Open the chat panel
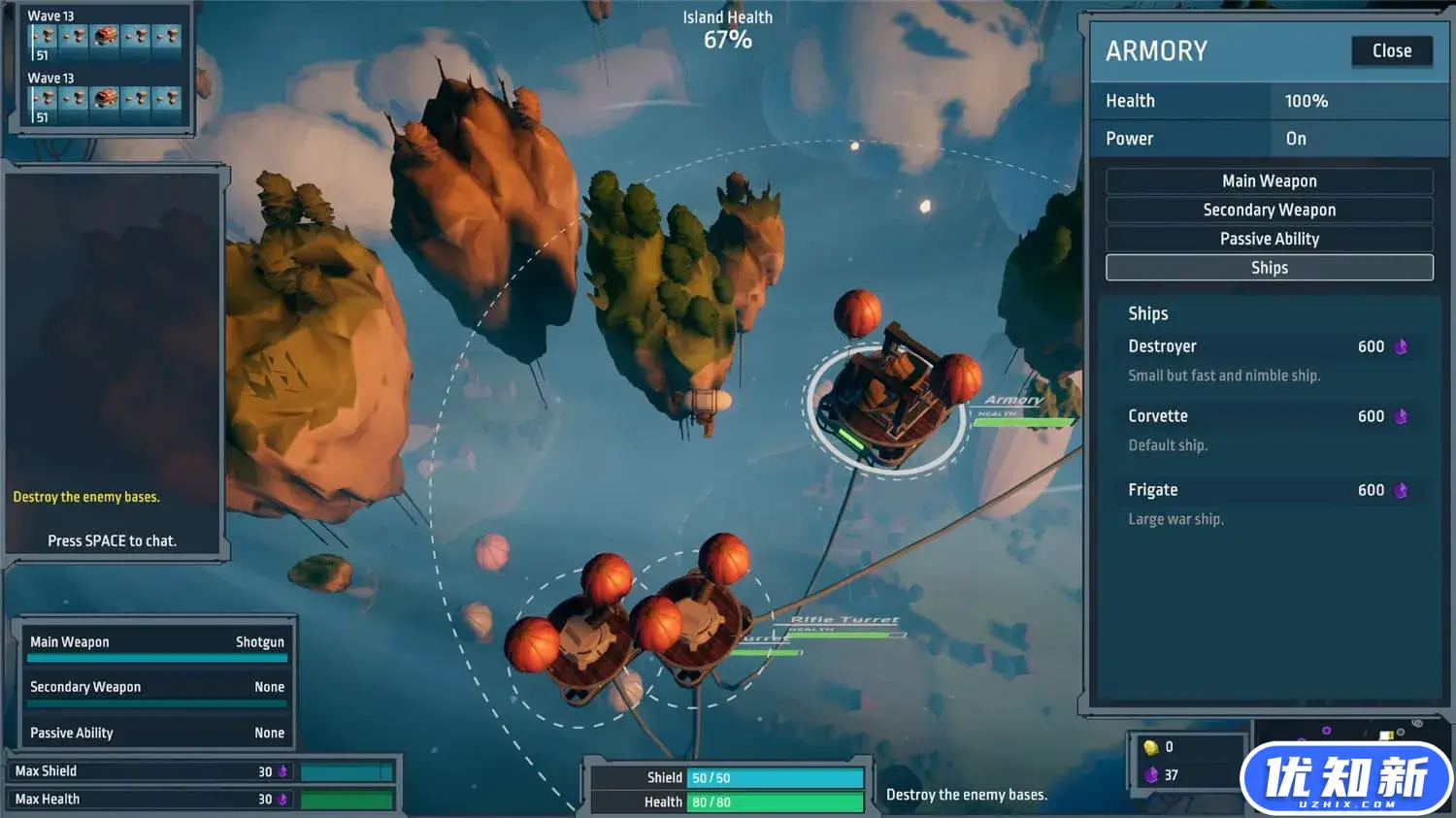1456x818 pixels. pyautogui.click(x=113, y=541)
